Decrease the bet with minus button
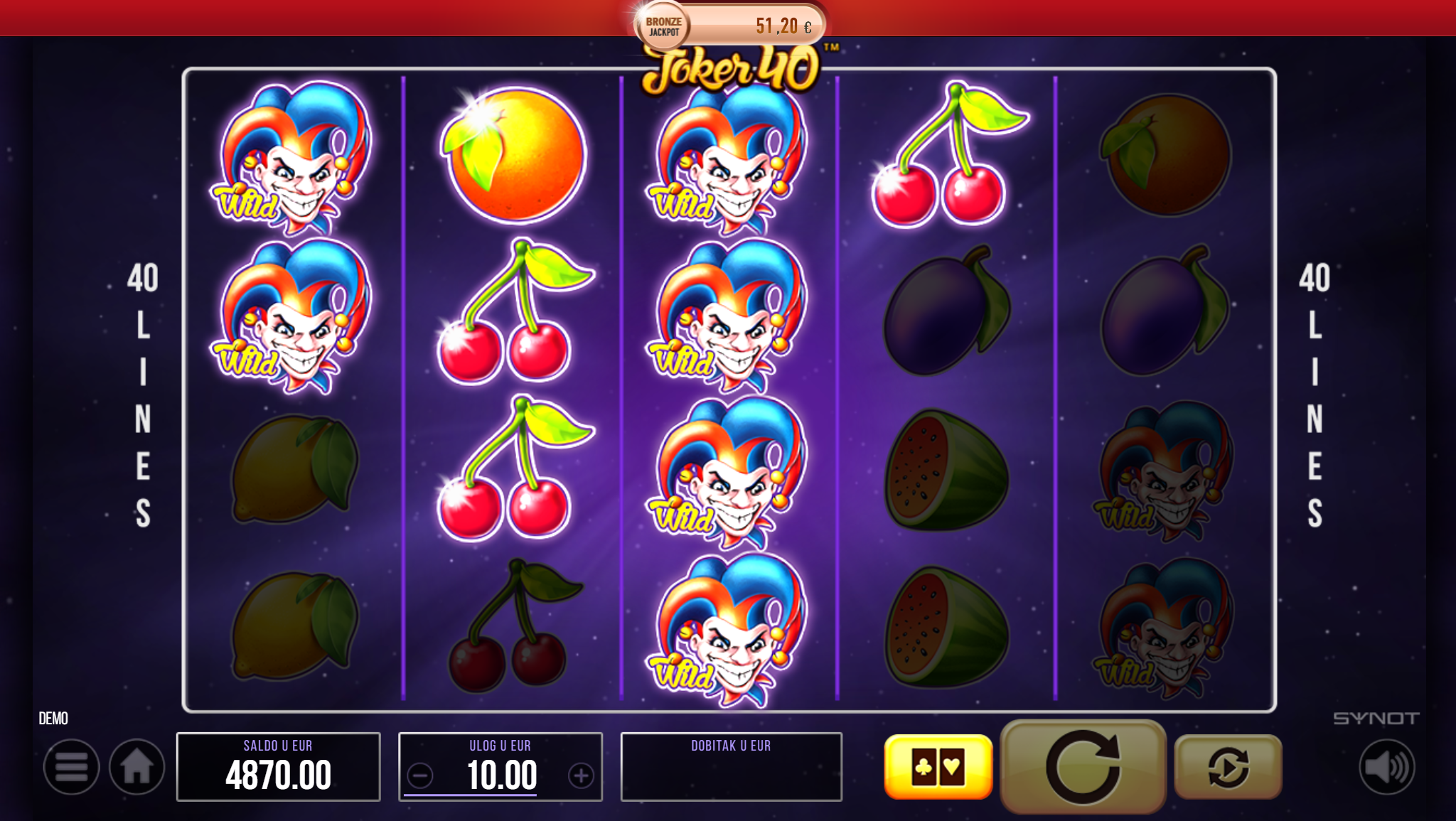This screenshot has height=821, width=1456. click(420, 776)
